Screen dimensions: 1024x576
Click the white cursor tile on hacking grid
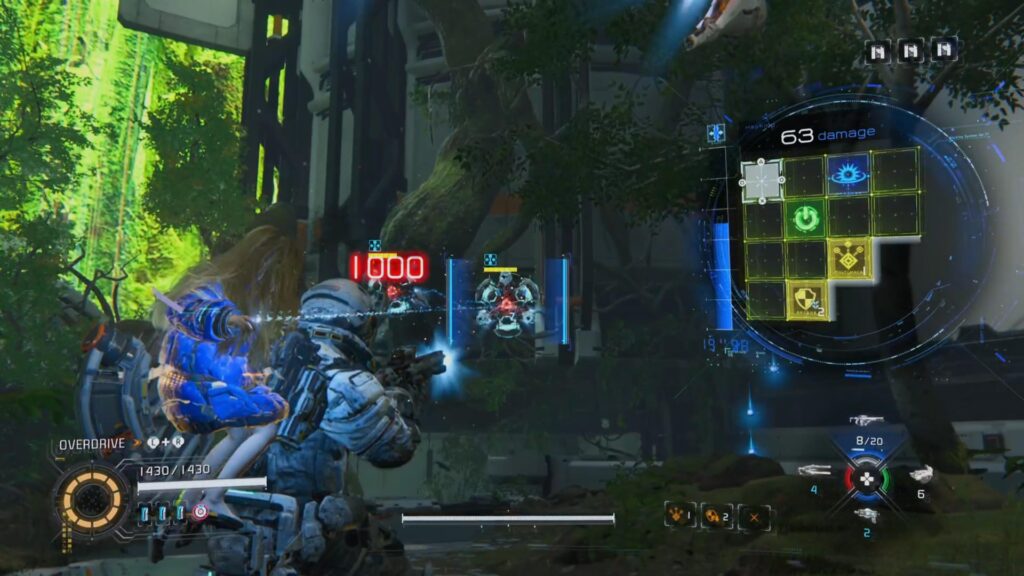tap(762, 179)
